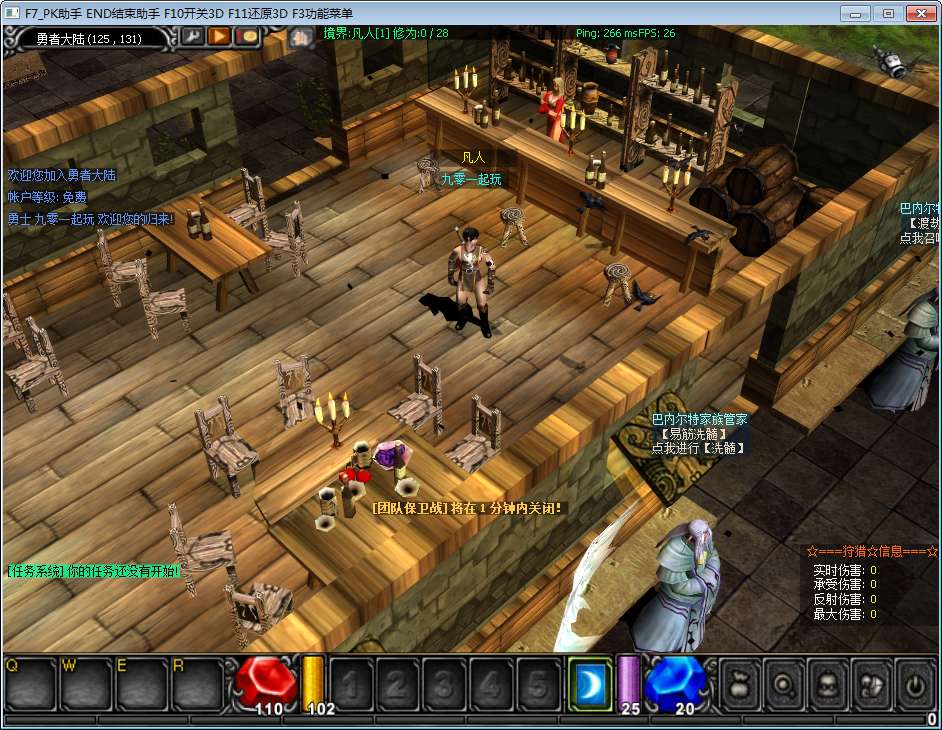Choose hotbar slot number 1
This screenshot has width=942, height=730.
tap(351, 684)
